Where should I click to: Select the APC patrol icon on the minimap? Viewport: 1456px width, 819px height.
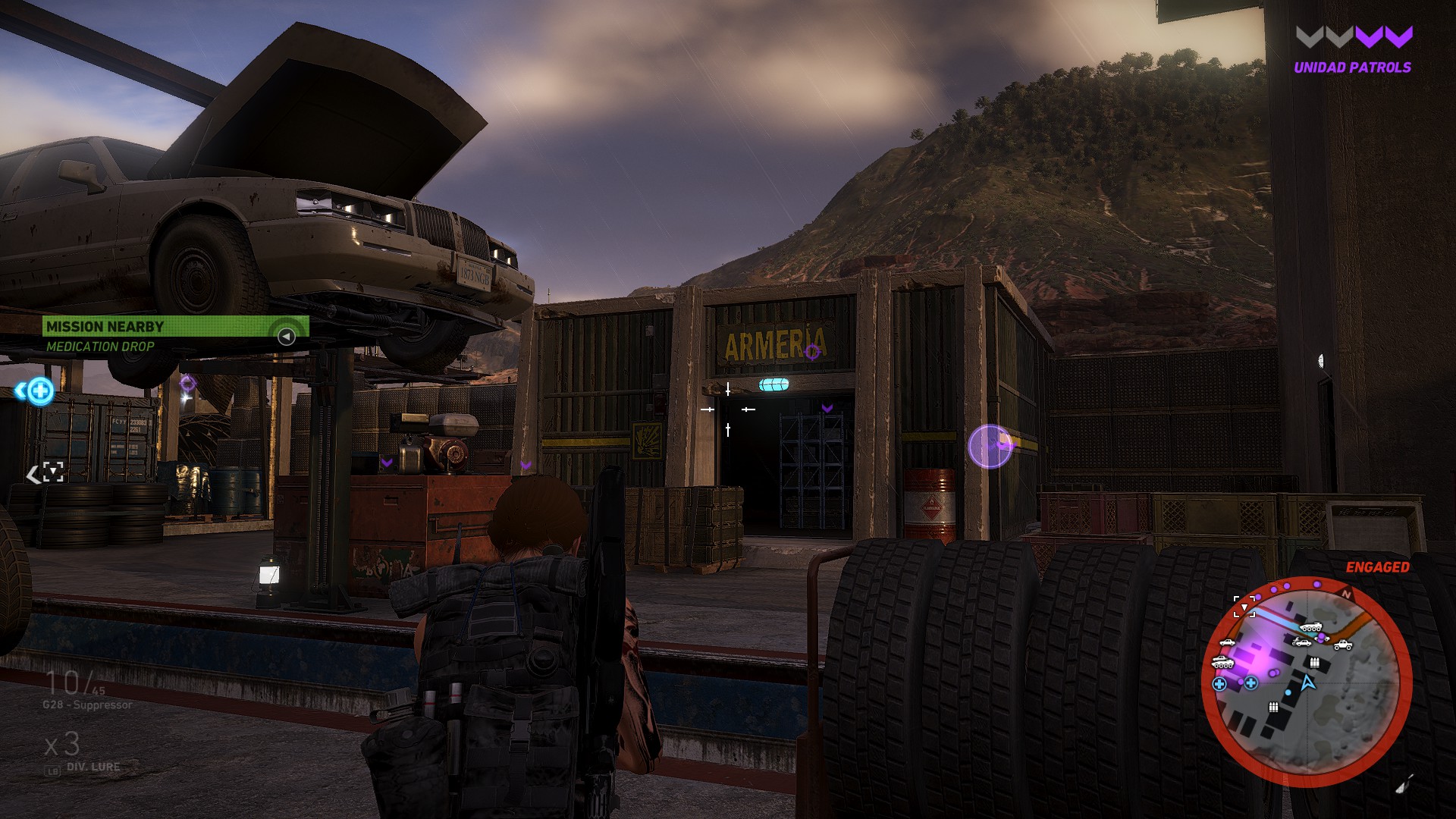tap(1312, 626)
